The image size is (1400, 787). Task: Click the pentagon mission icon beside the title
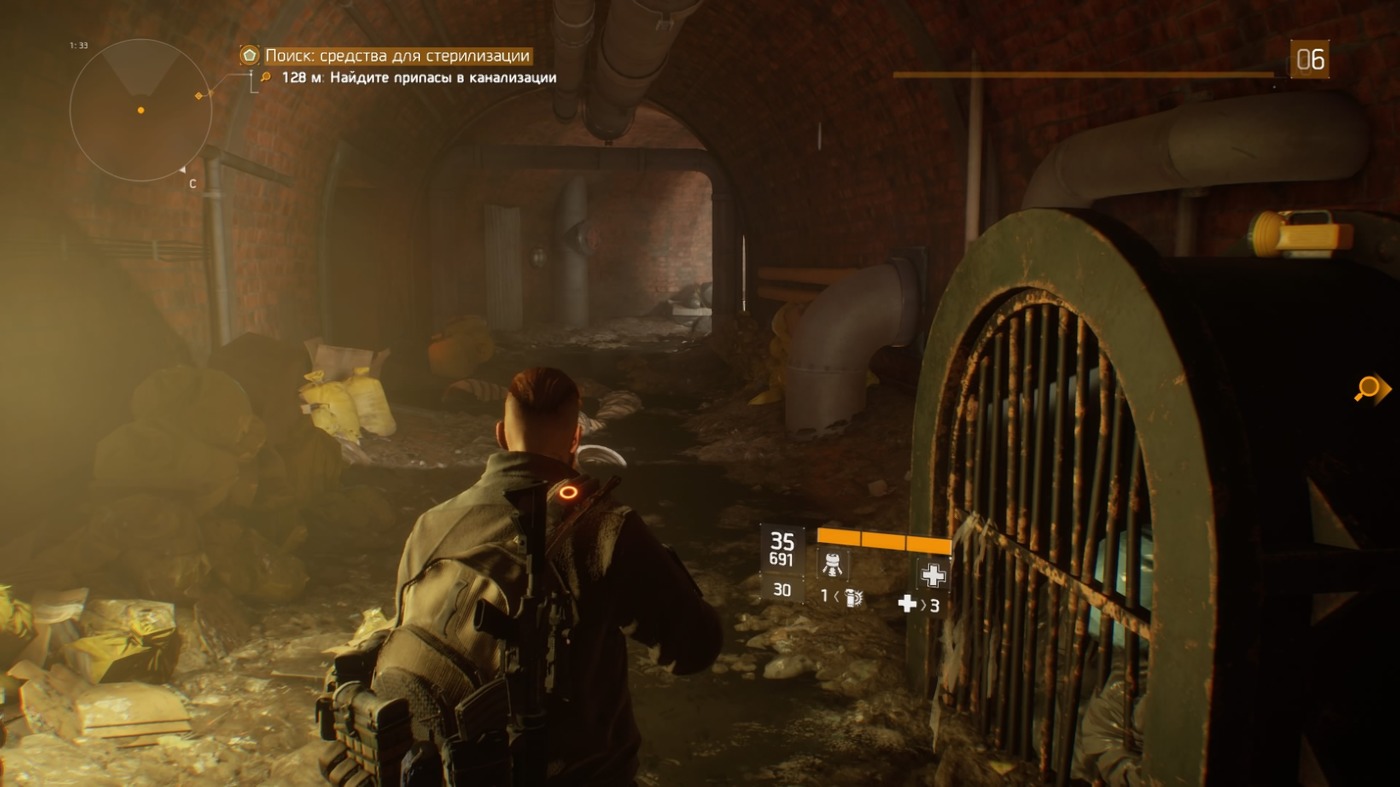click(x=250, y=56)
